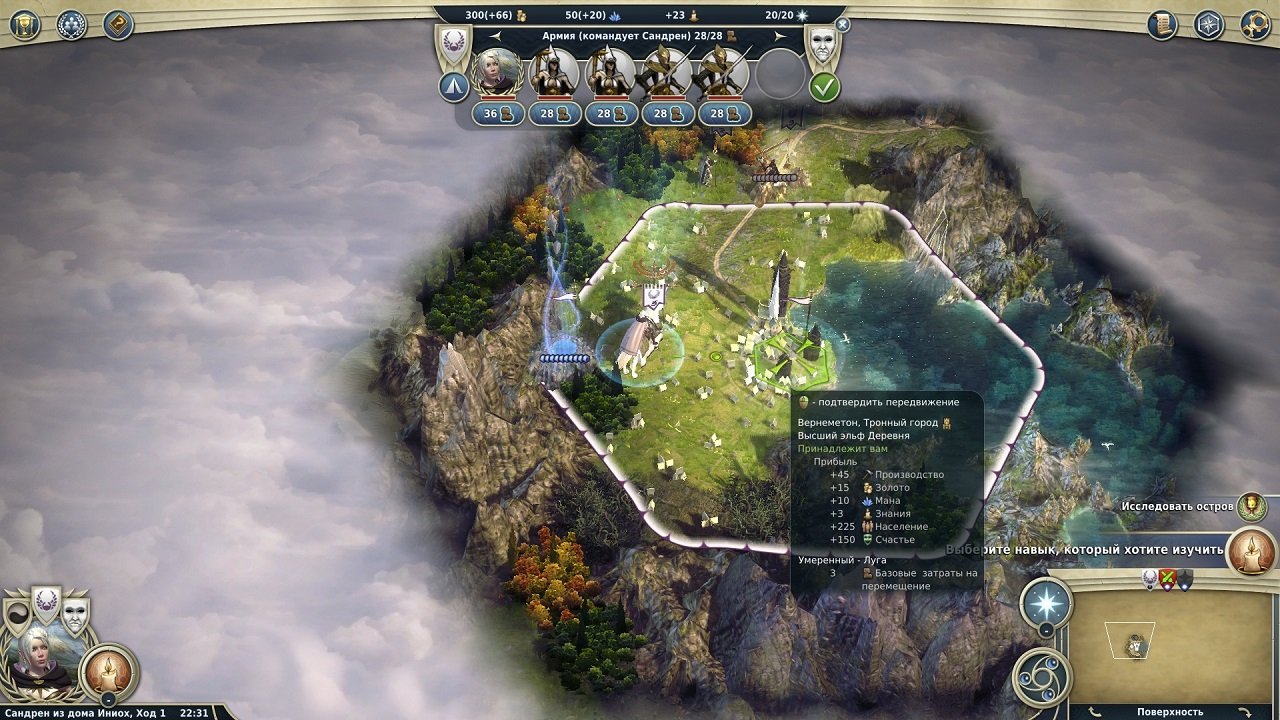Toggle the eagle crest shield above the minimap
1280x720 pixels.
point(1149,579)
